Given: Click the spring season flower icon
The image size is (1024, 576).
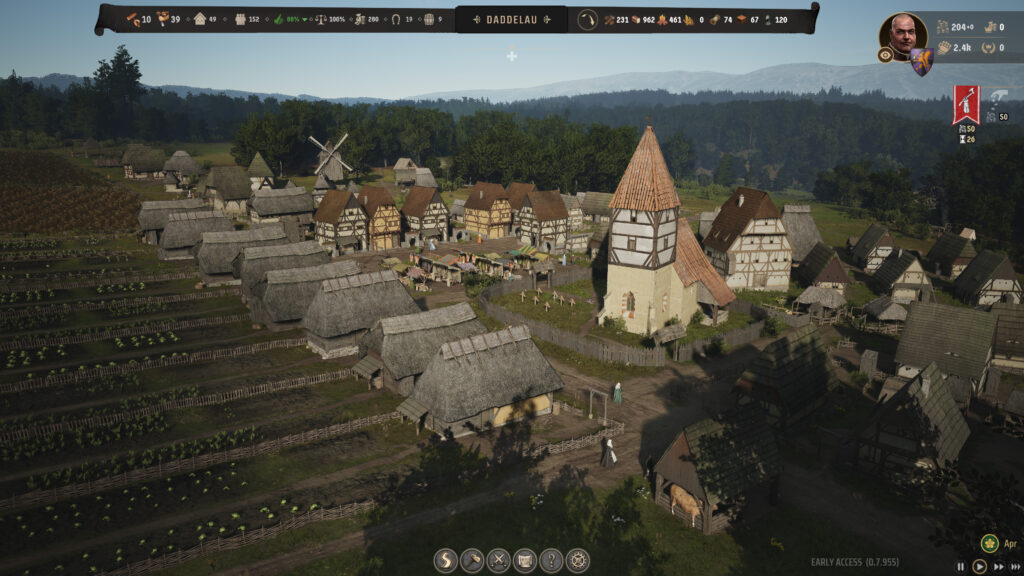Looking at the screenshot, I should tap(990, 543).
